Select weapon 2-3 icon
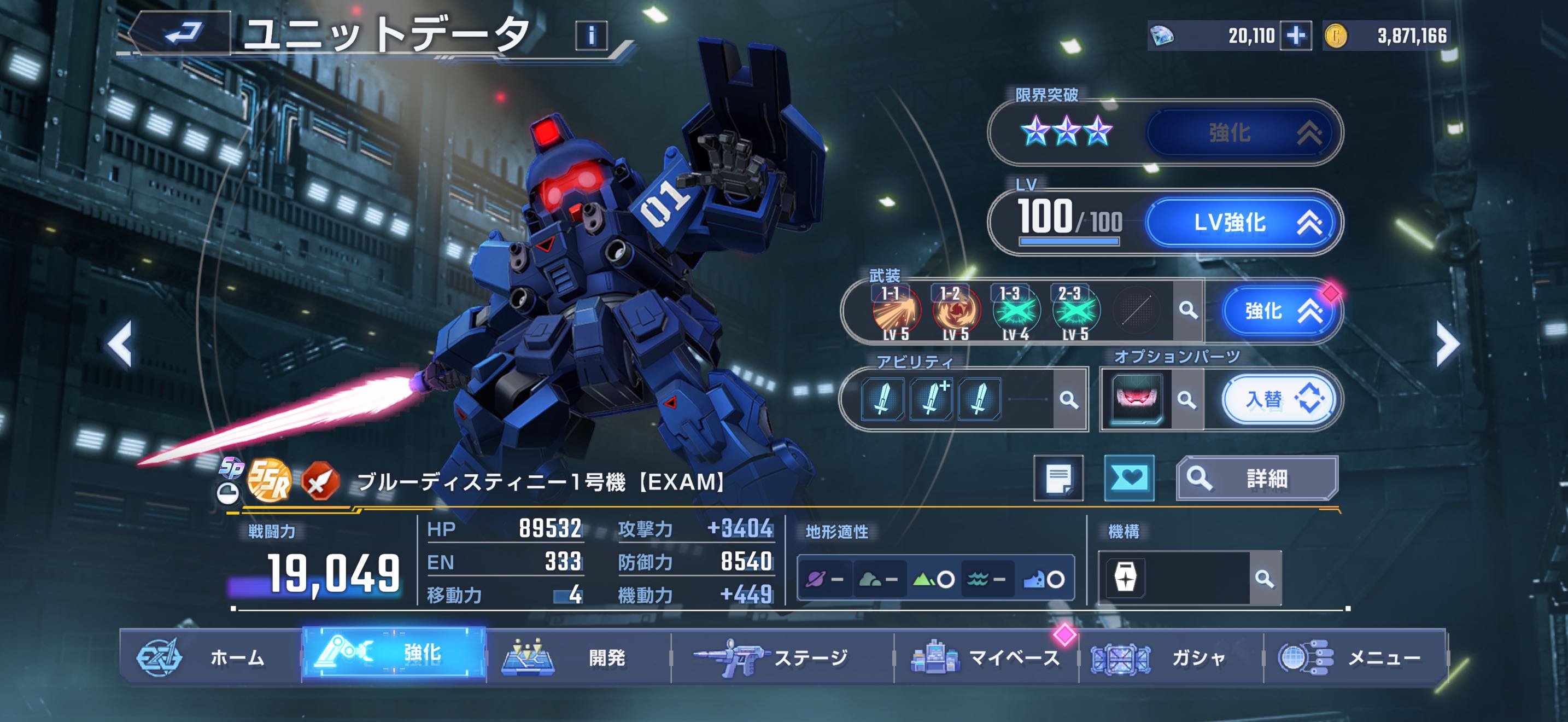Screen dimensions: 1568x722 [1075, 311]
